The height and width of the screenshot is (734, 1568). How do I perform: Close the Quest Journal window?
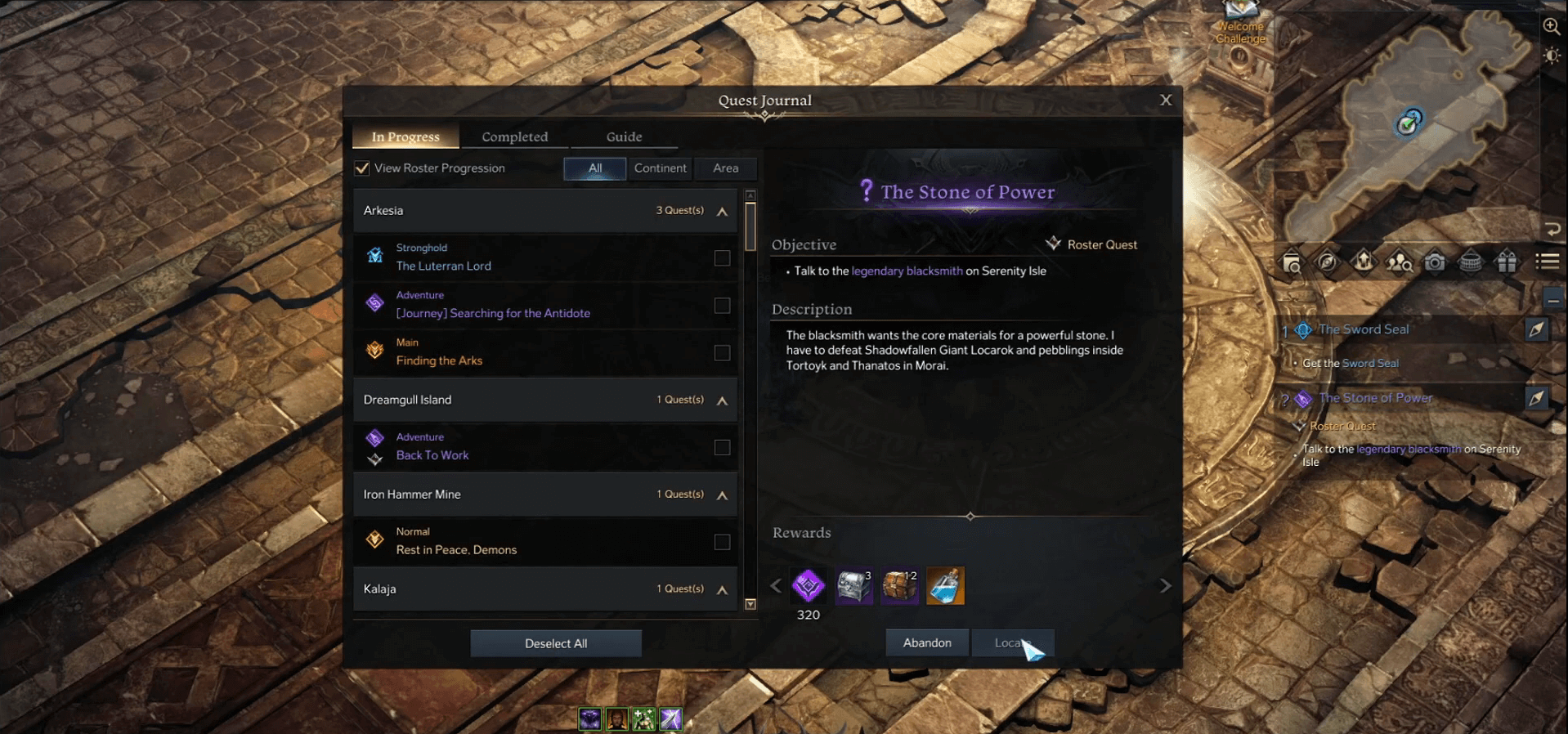pyautogui.click(x=1166, y=100)
